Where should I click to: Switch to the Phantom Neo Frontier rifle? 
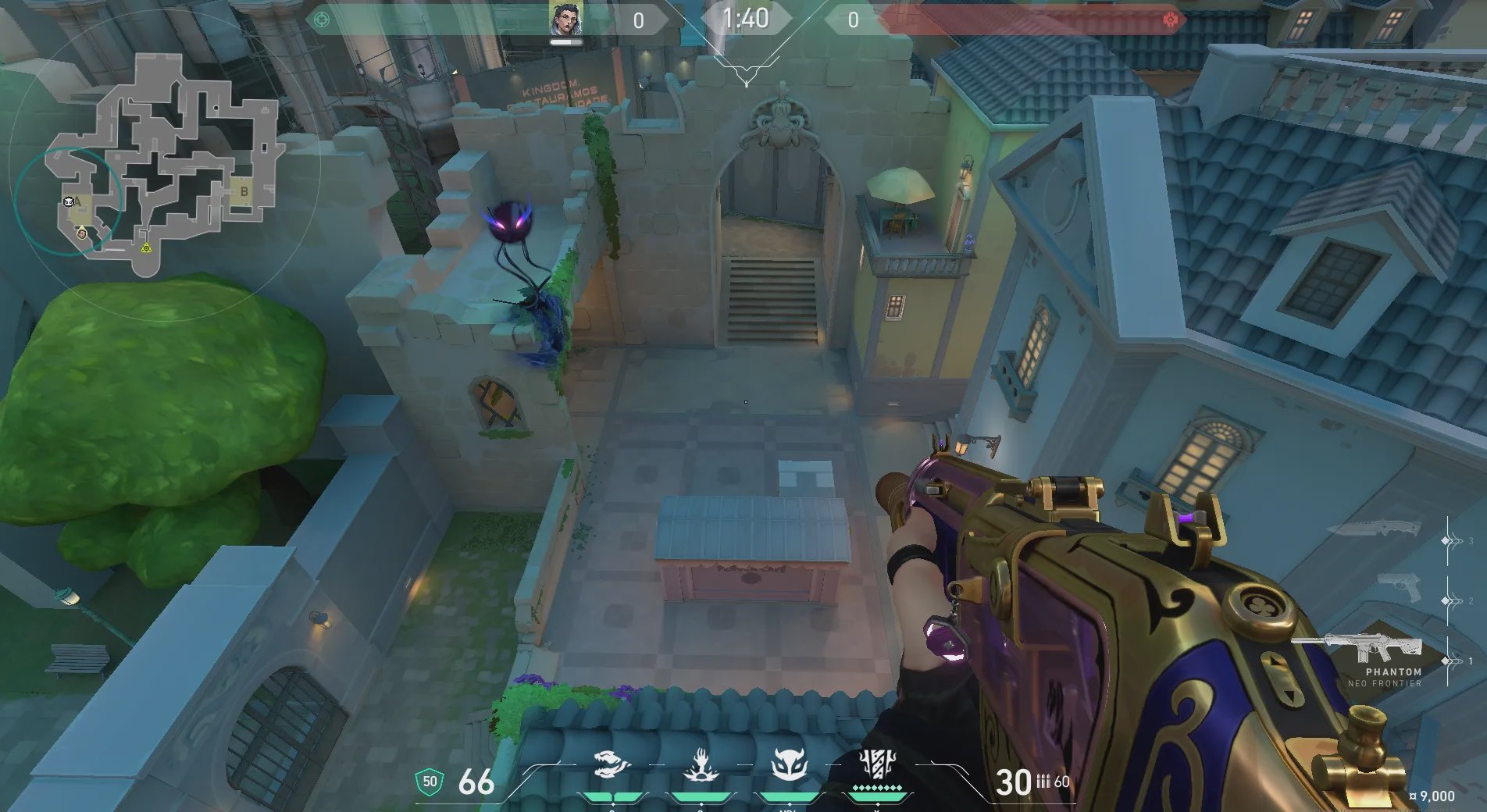point(1357,650)
